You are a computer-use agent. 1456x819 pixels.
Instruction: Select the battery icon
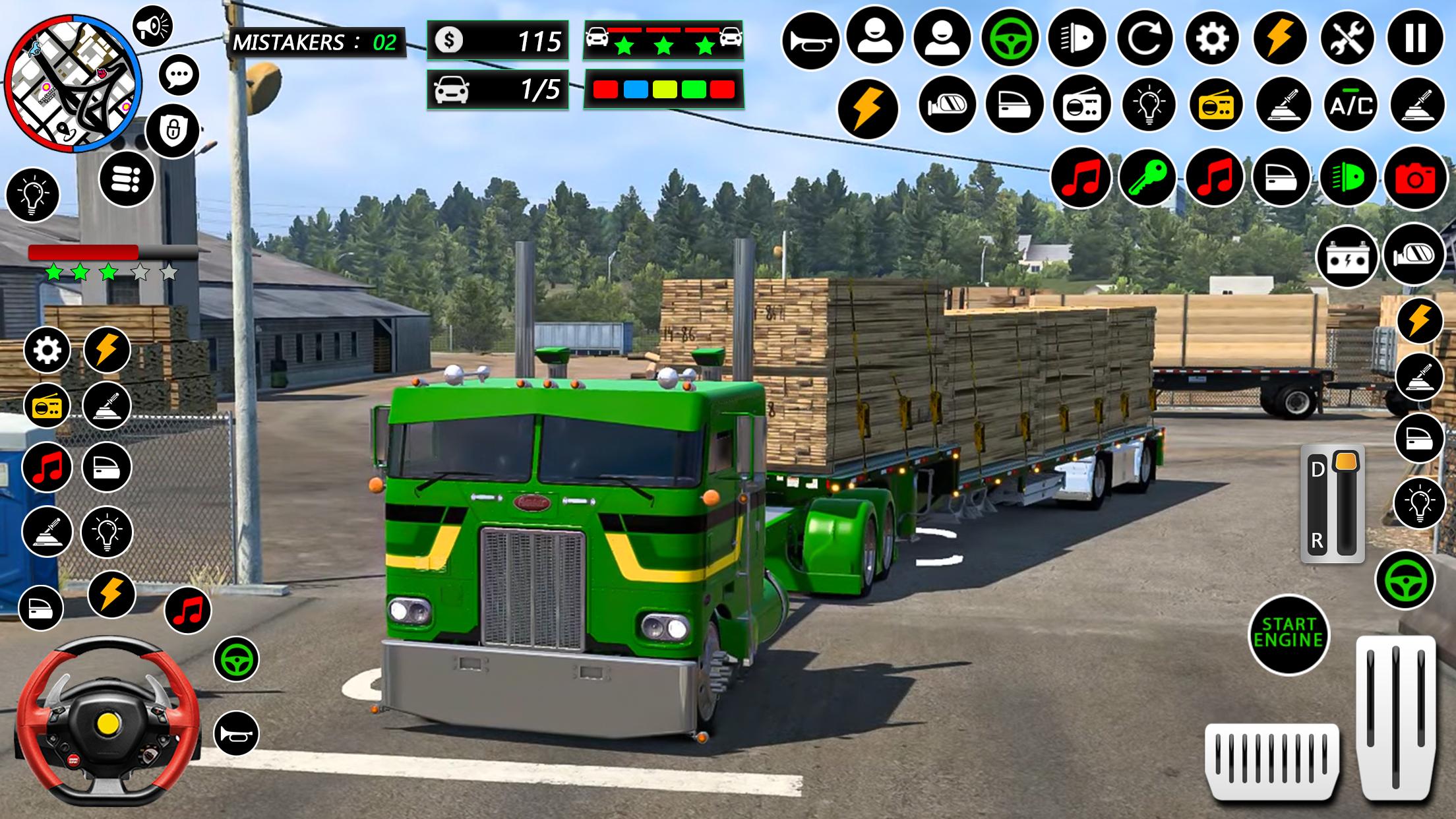1347,257
